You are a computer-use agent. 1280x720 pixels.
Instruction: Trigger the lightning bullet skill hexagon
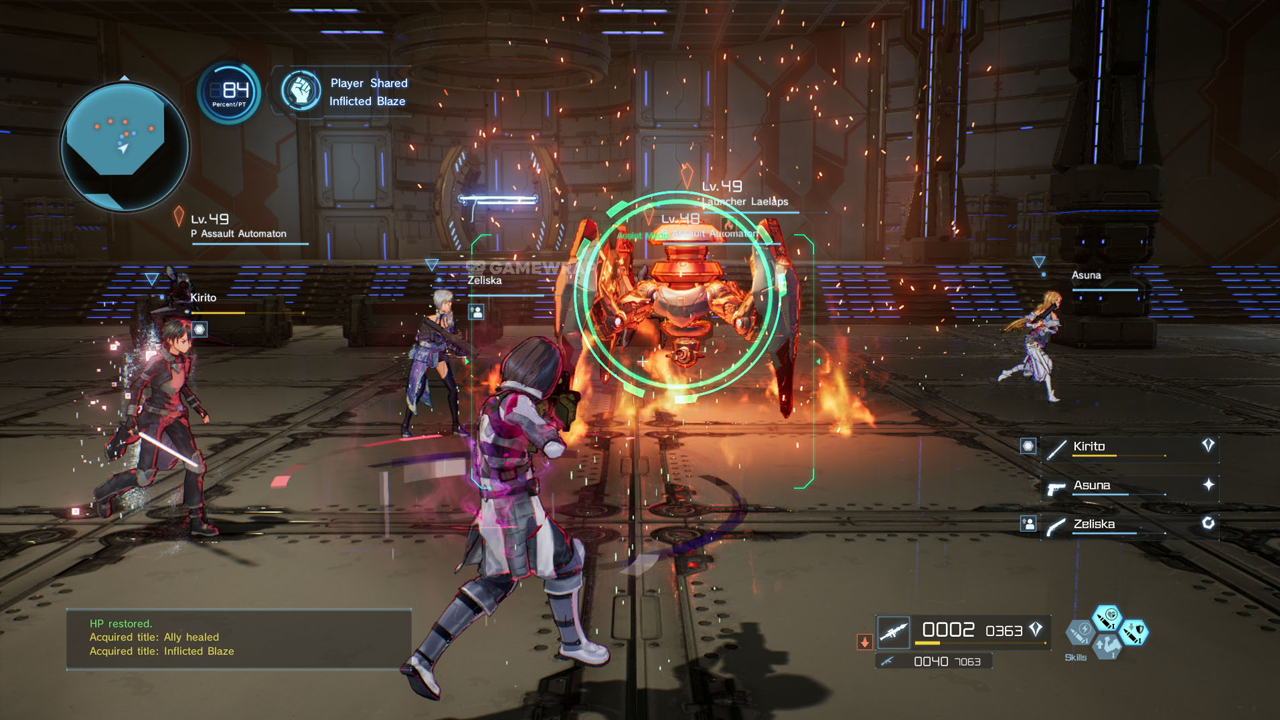(1079, 632)
